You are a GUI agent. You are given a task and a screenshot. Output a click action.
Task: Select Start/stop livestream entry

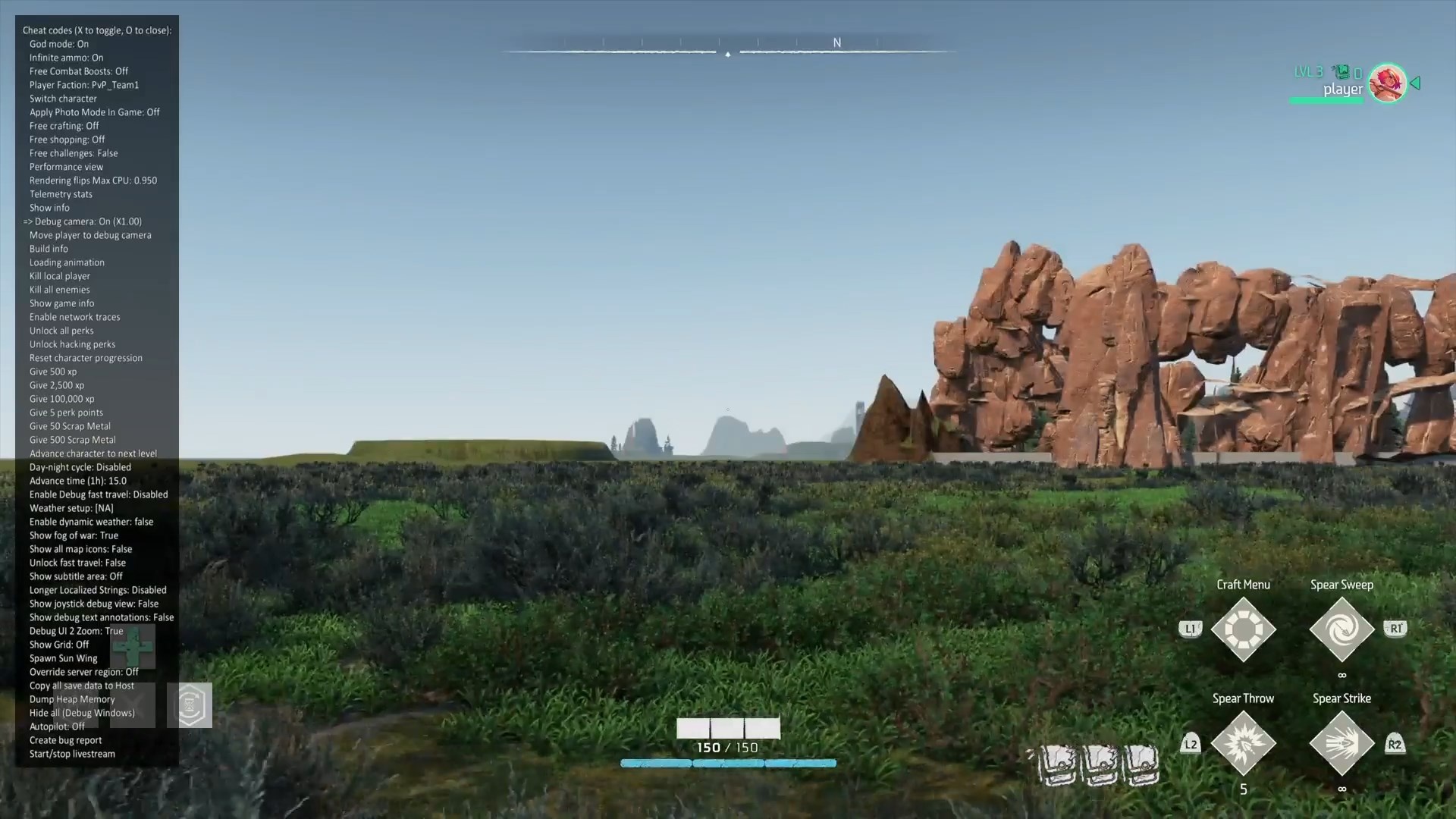[x=72, y=754]
